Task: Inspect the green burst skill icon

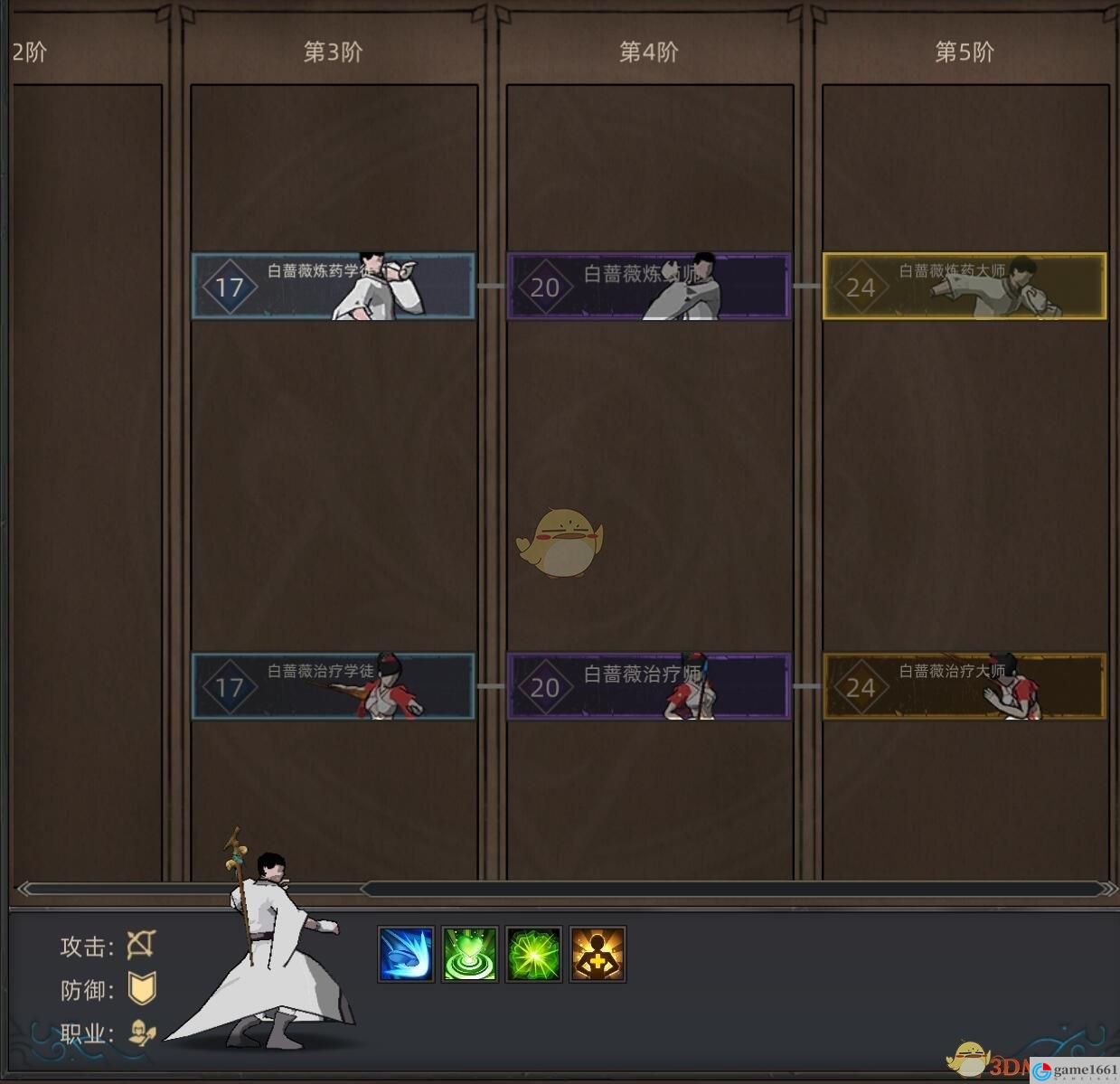Action: click(x=533, y=954)
